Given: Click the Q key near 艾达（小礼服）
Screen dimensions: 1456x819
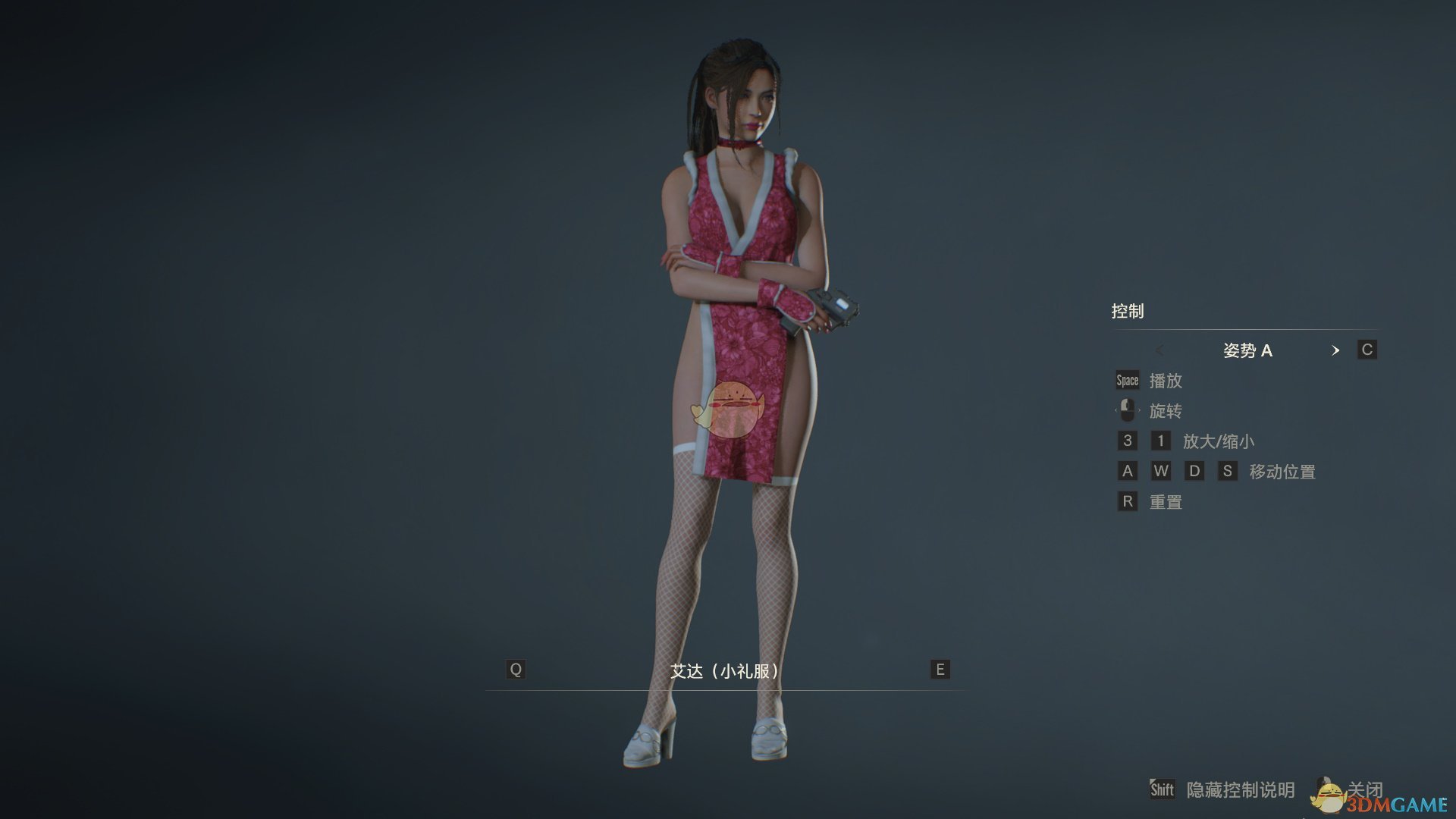Looking at the screenshot, I should pos(516,669).
